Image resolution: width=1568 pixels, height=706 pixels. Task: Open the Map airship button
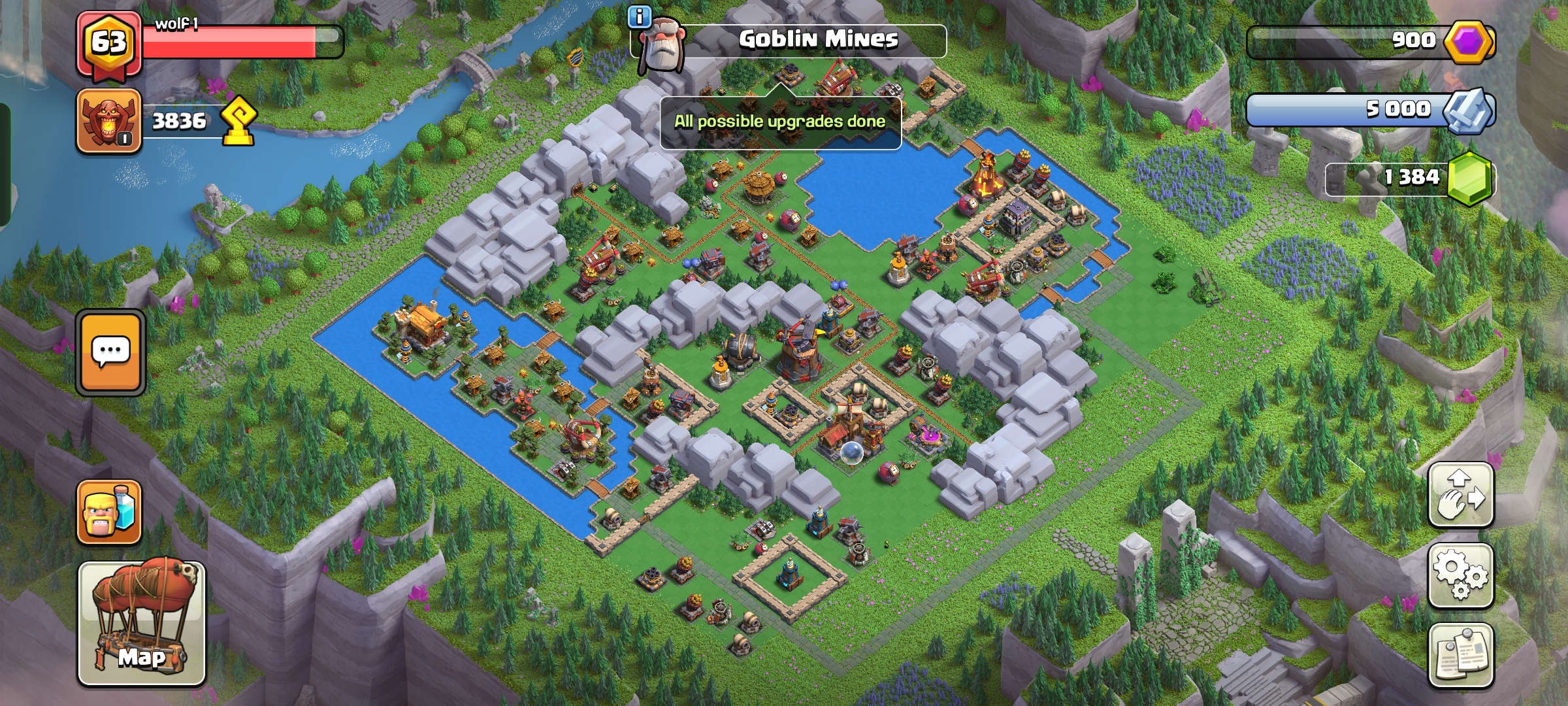click(142, 623)
